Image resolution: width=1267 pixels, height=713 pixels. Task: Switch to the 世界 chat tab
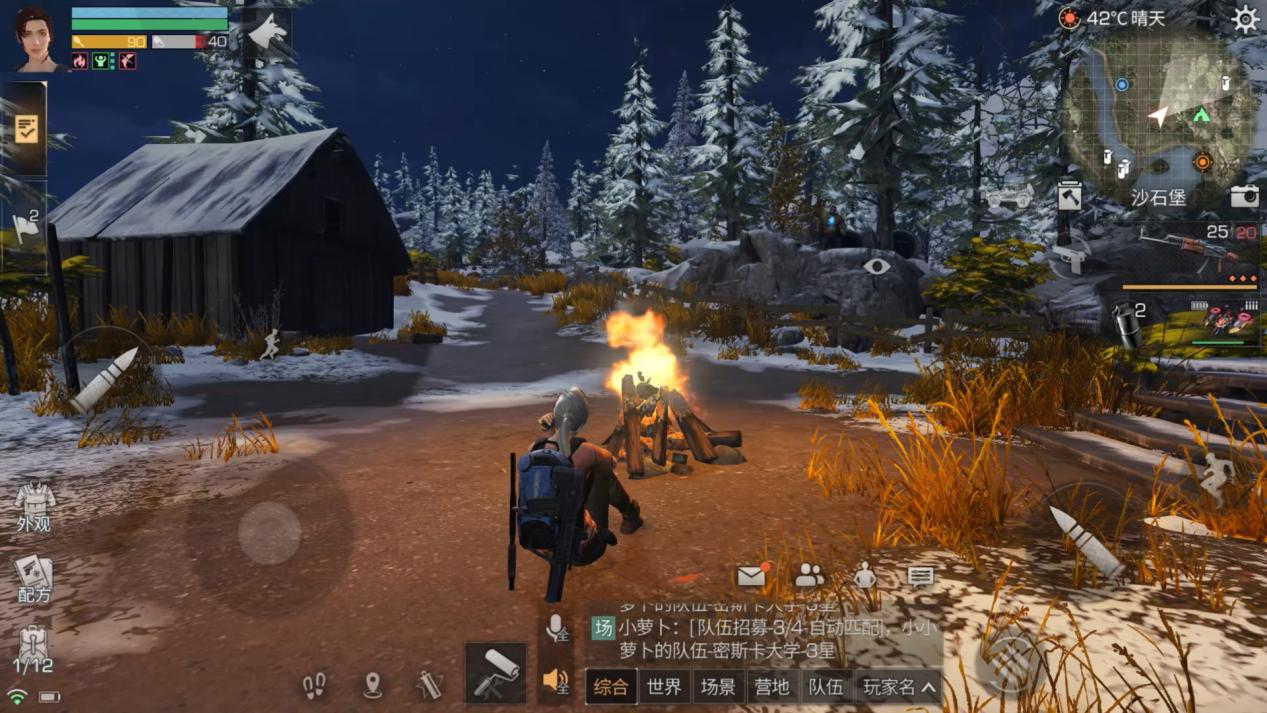[664, 687]
